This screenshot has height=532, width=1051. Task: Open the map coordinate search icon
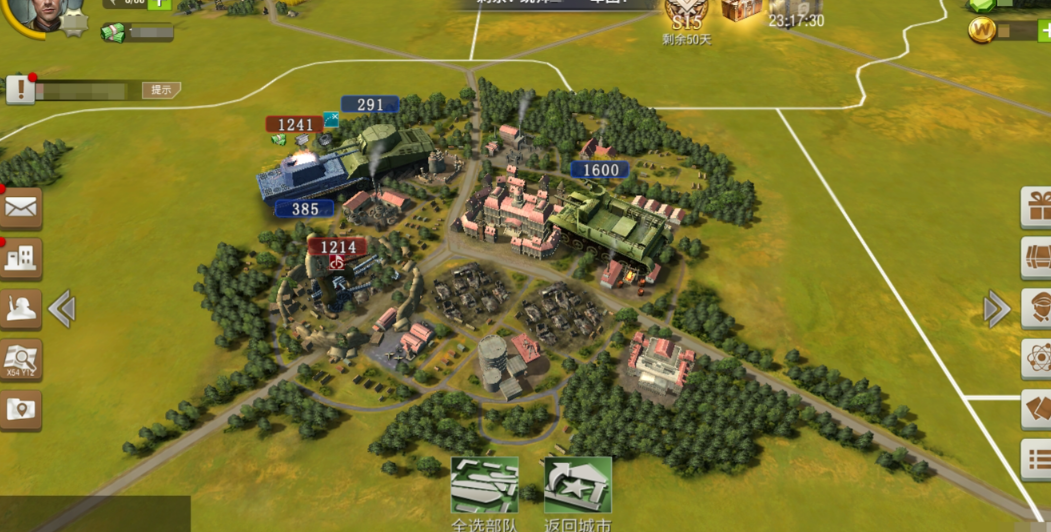click(x=21, y=359)
